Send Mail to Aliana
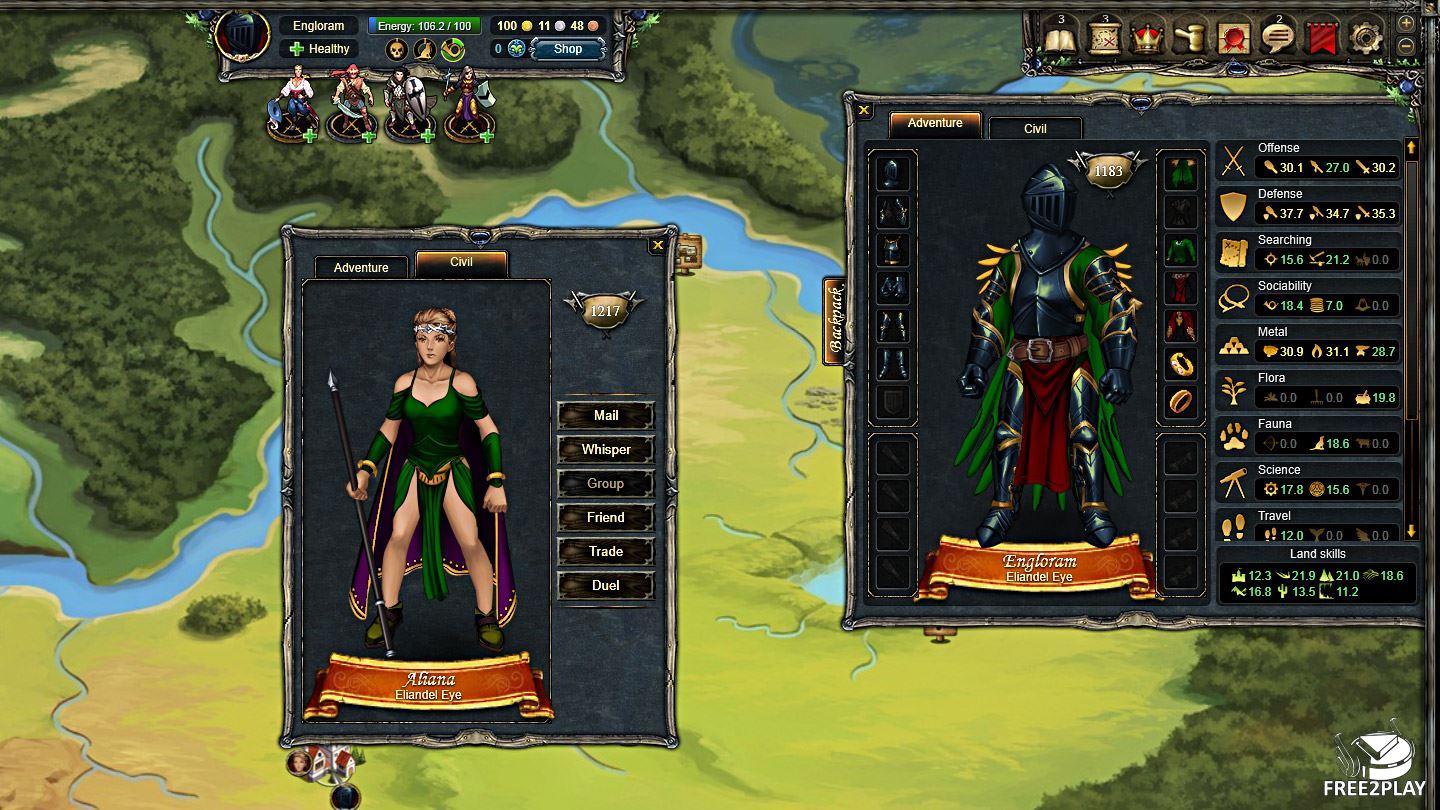Screen dimensions: 1440x810 606,415
